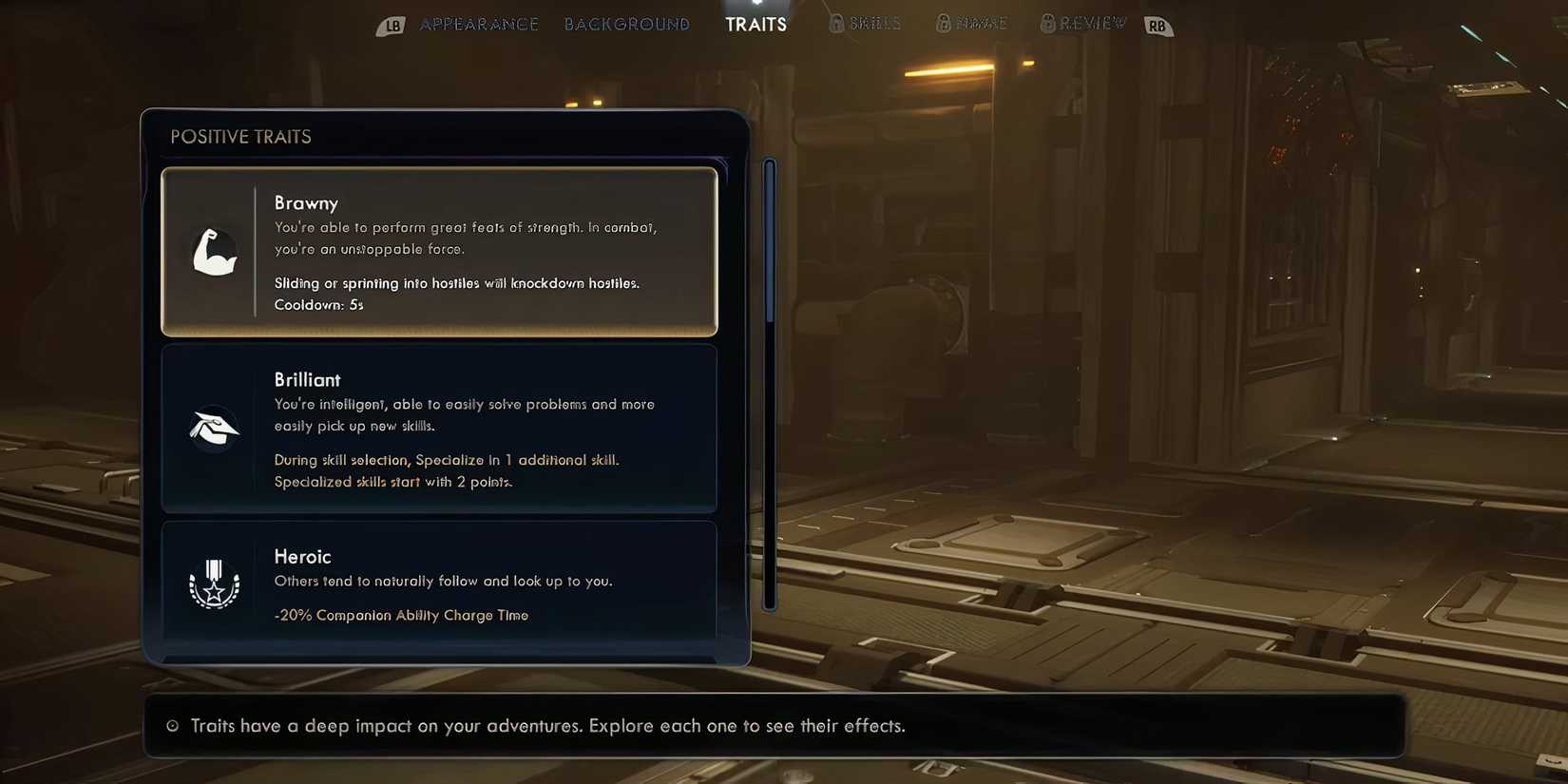Screen dimensions: 1568x784
Task: Click the info circle icon near the hint text
Action: [172, 725]
